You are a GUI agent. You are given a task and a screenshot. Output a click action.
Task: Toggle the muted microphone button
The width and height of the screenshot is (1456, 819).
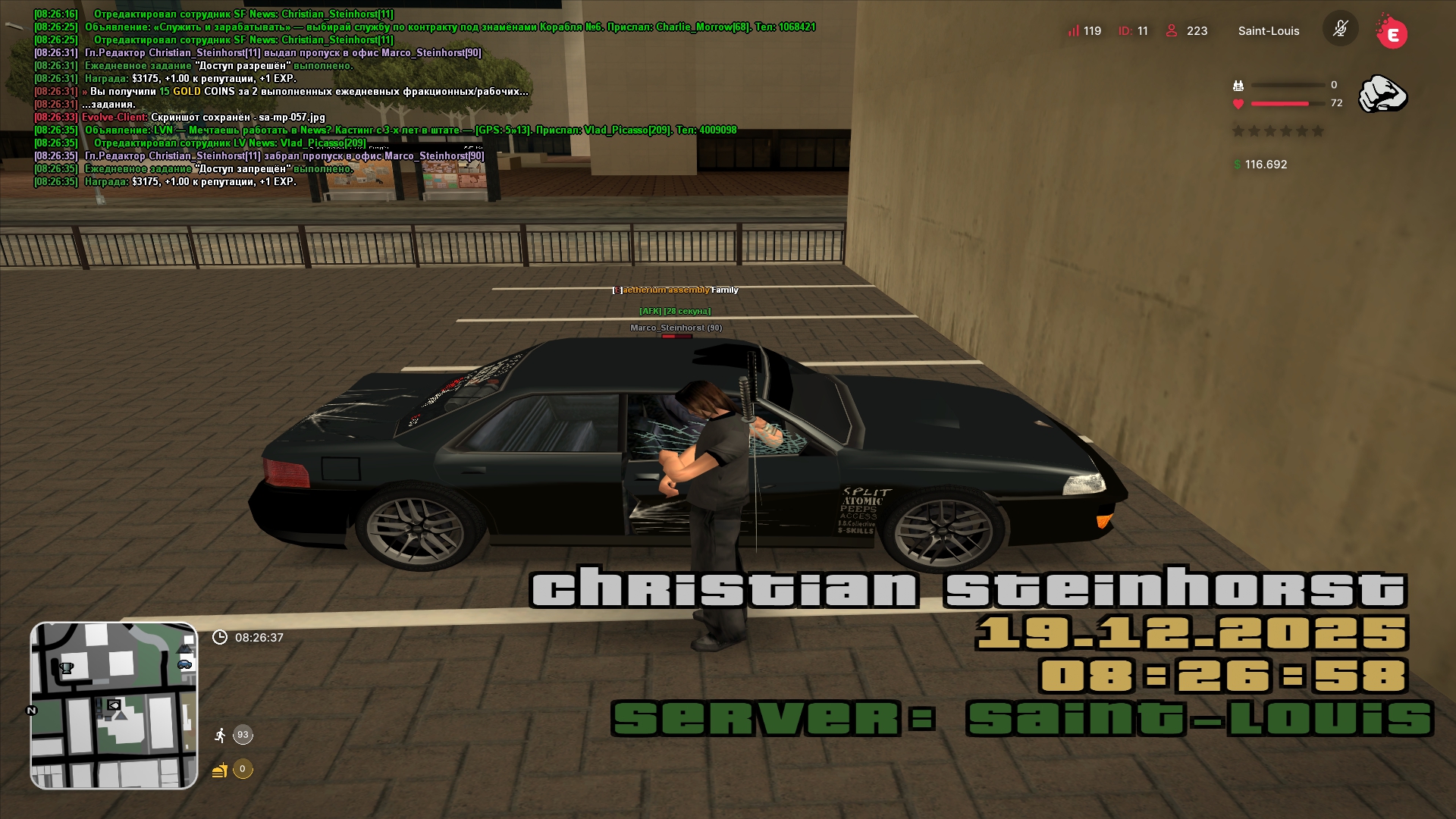tap(1340, 30)
